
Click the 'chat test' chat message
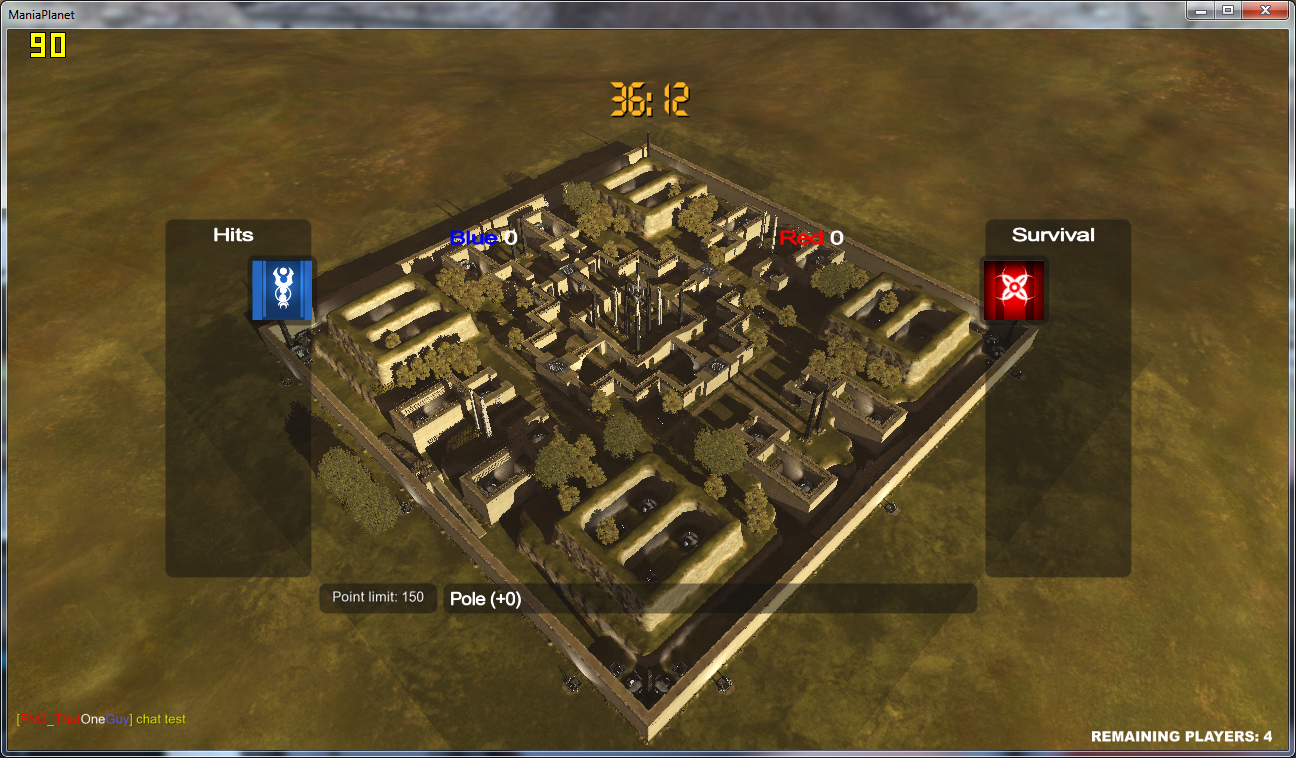click(160, 719)
